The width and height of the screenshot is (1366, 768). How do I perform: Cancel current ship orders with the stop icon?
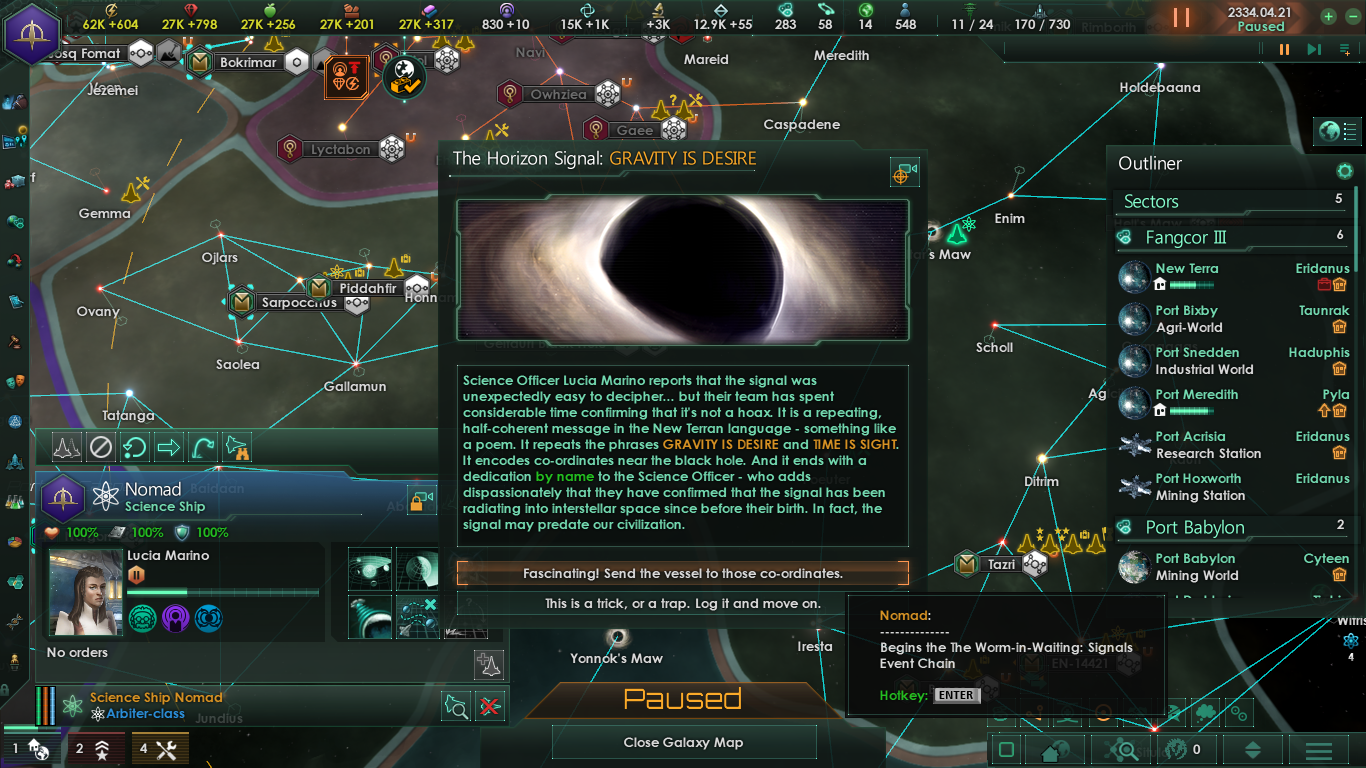(100, 447)
